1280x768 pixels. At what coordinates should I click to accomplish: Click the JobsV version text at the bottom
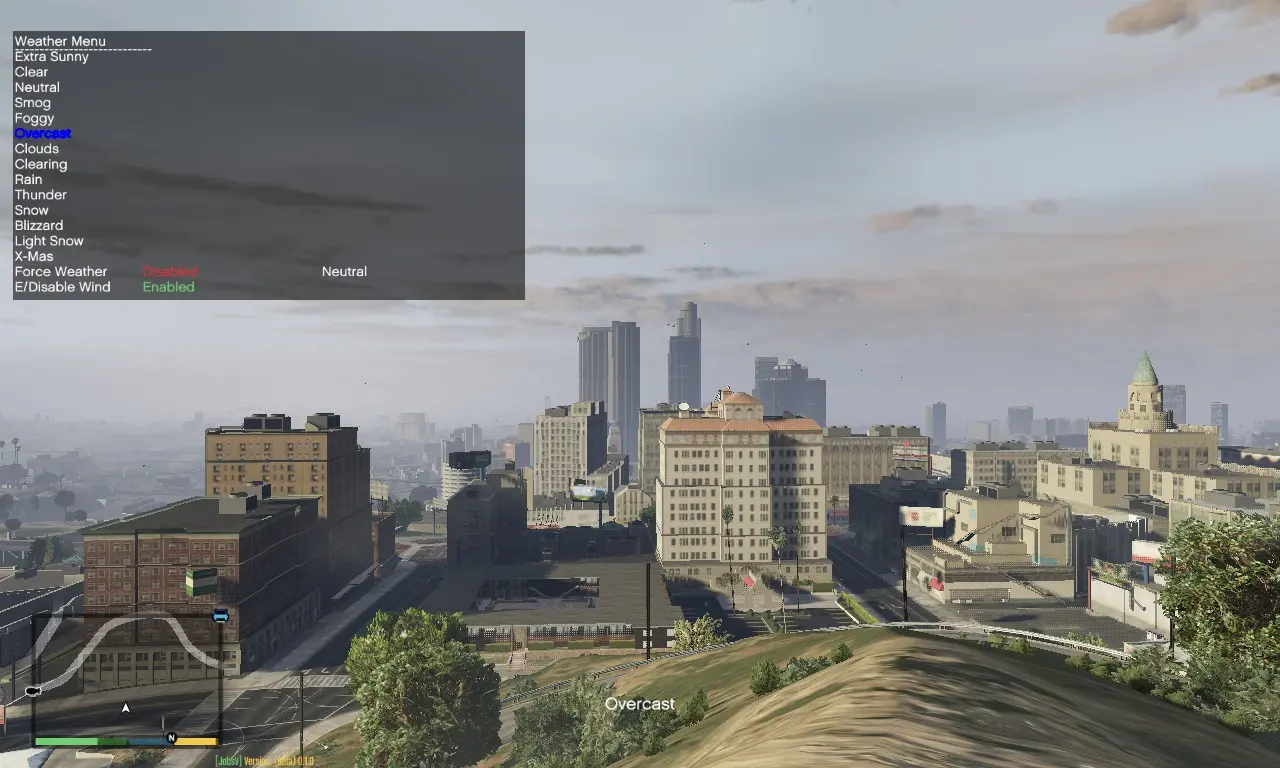coord(266,760)
